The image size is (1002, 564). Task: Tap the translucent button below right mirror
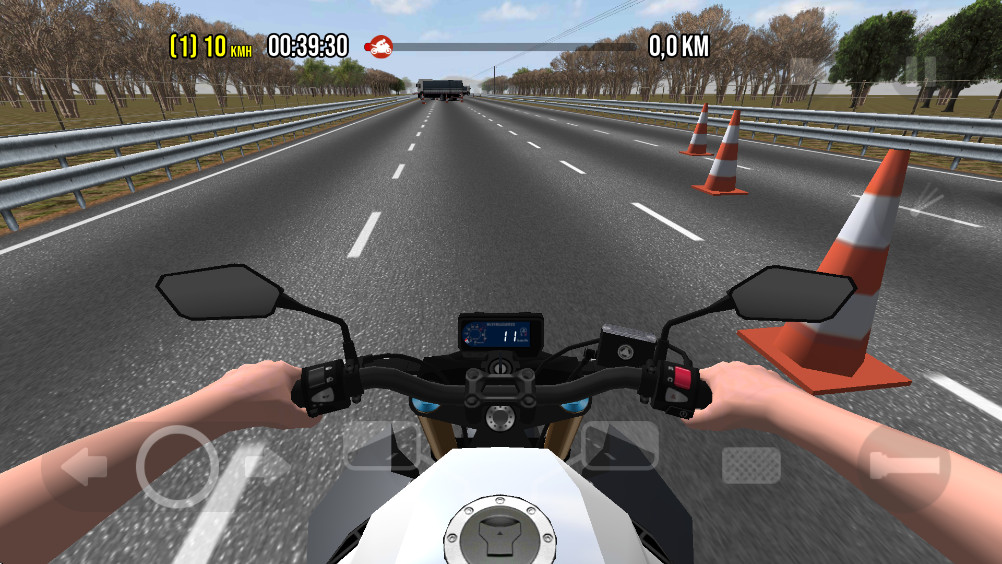620,445
